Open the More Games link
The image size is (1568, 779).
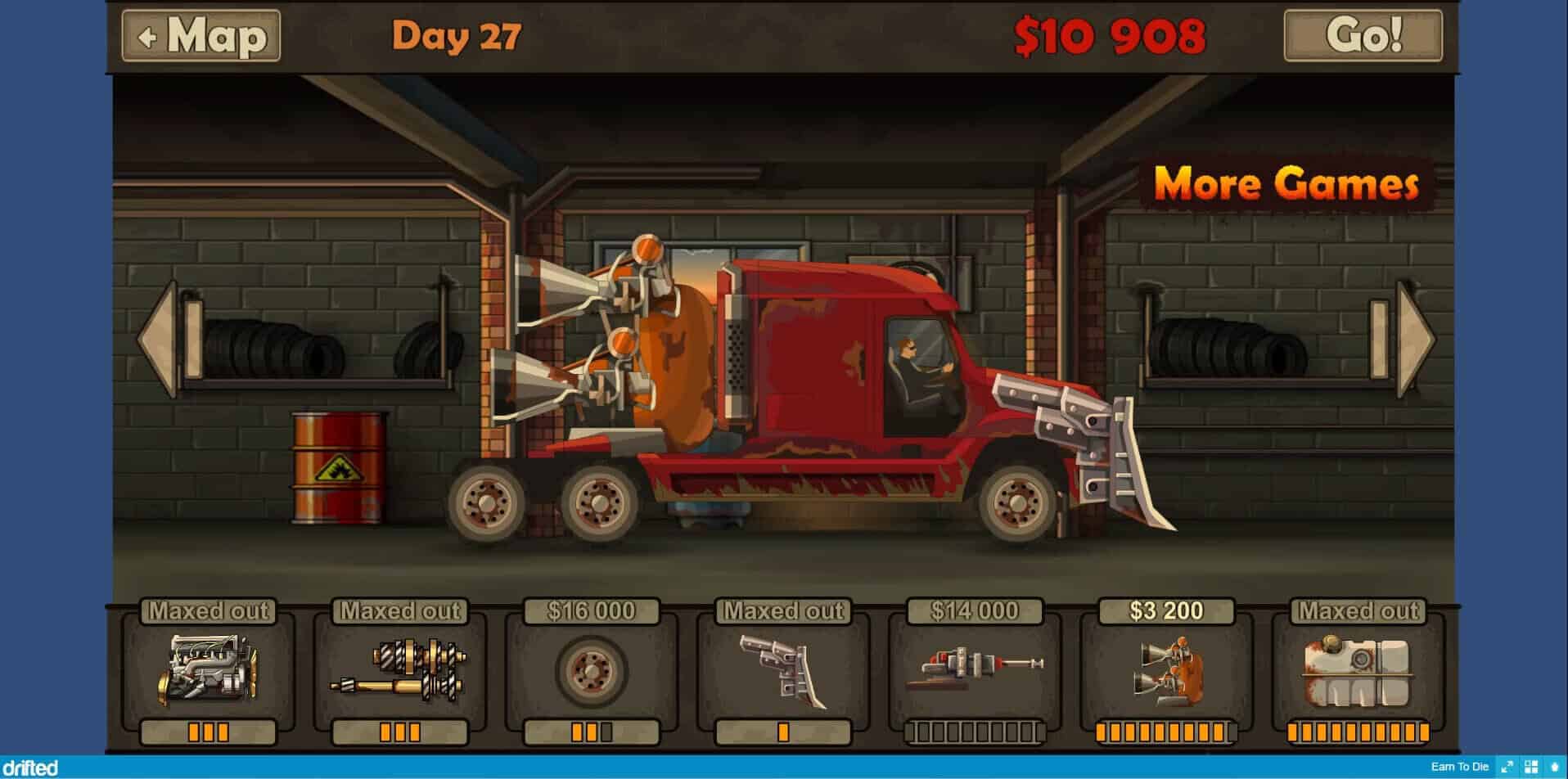click(x=1286, y=183)
